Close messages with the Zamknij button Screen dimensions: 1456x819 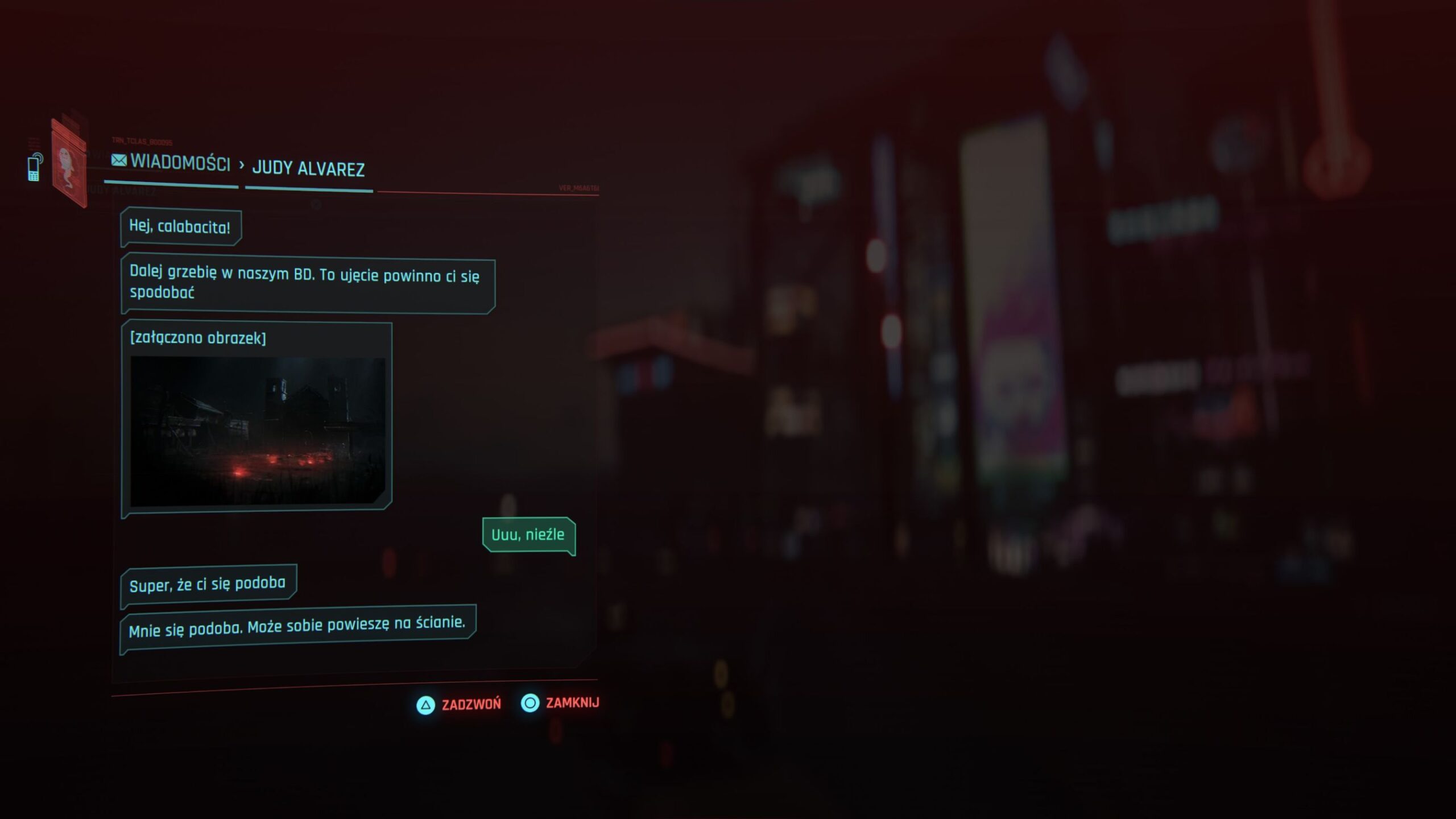(x=561, y=703)
